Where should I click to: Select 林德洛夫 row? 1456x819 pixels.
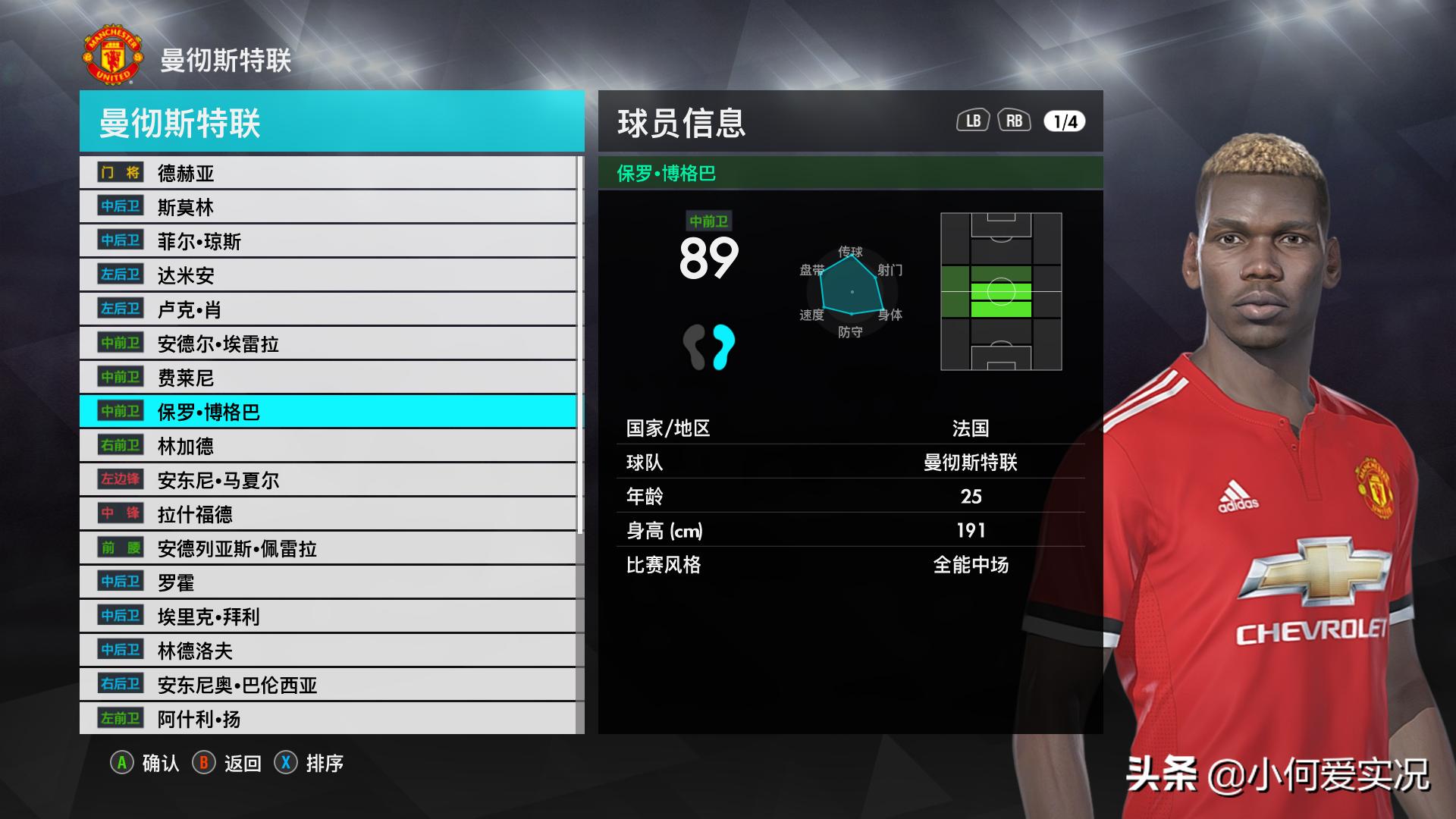(328, 651)
